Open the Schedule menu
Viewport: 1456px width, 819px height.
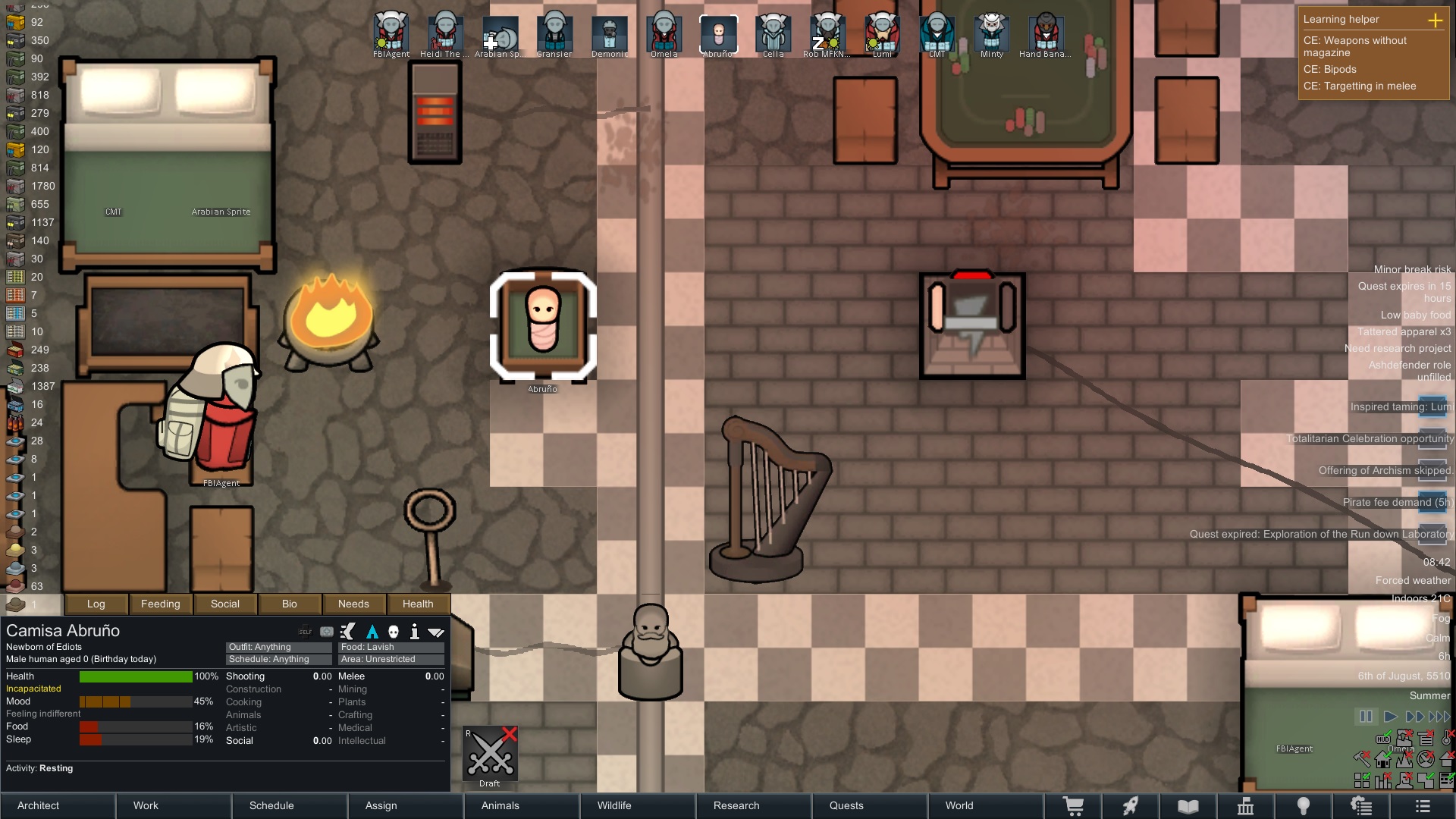click(290, 805)
